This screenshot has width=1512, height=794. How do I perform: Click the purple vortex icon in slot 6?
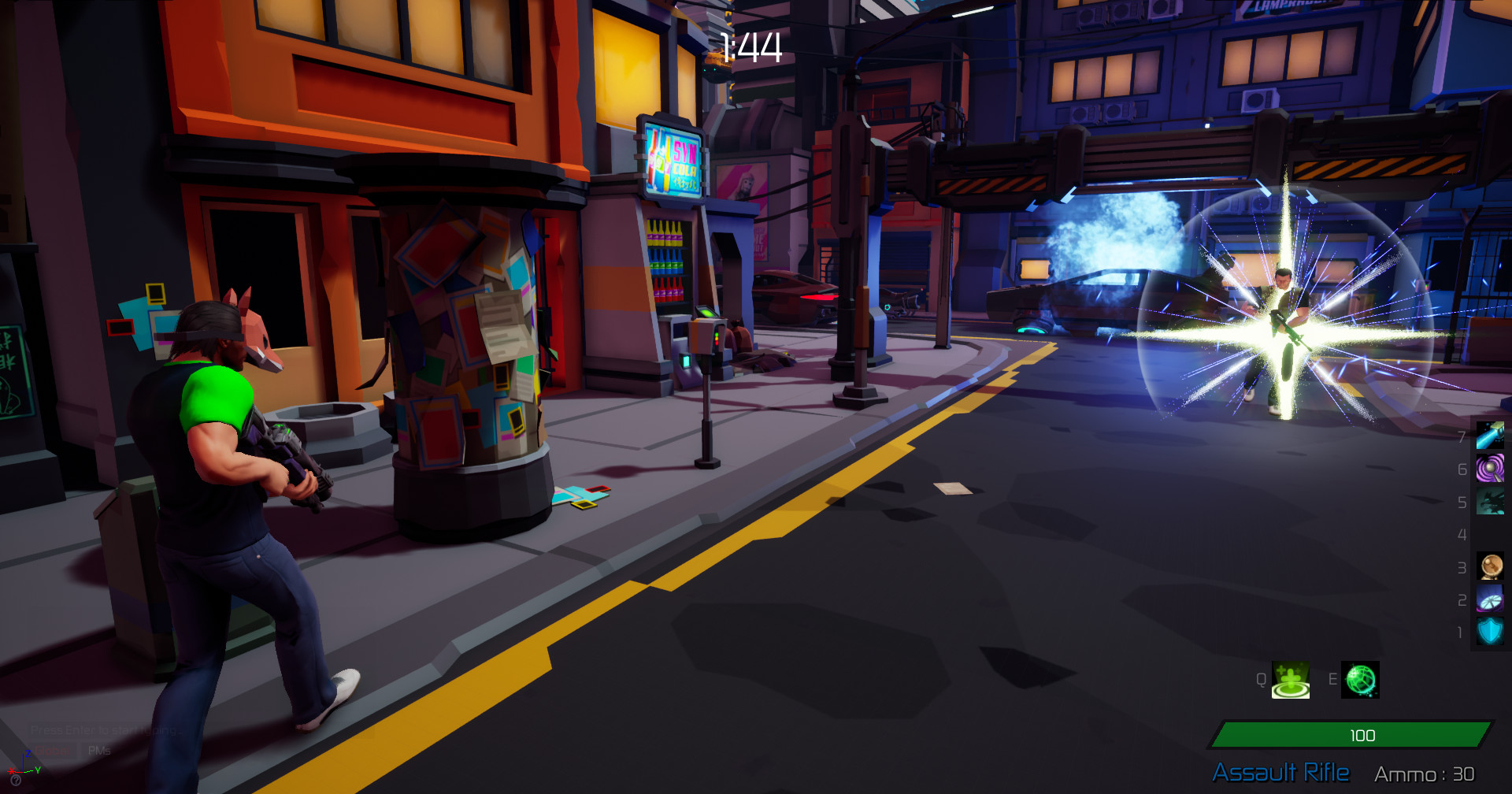point(1491,467)
